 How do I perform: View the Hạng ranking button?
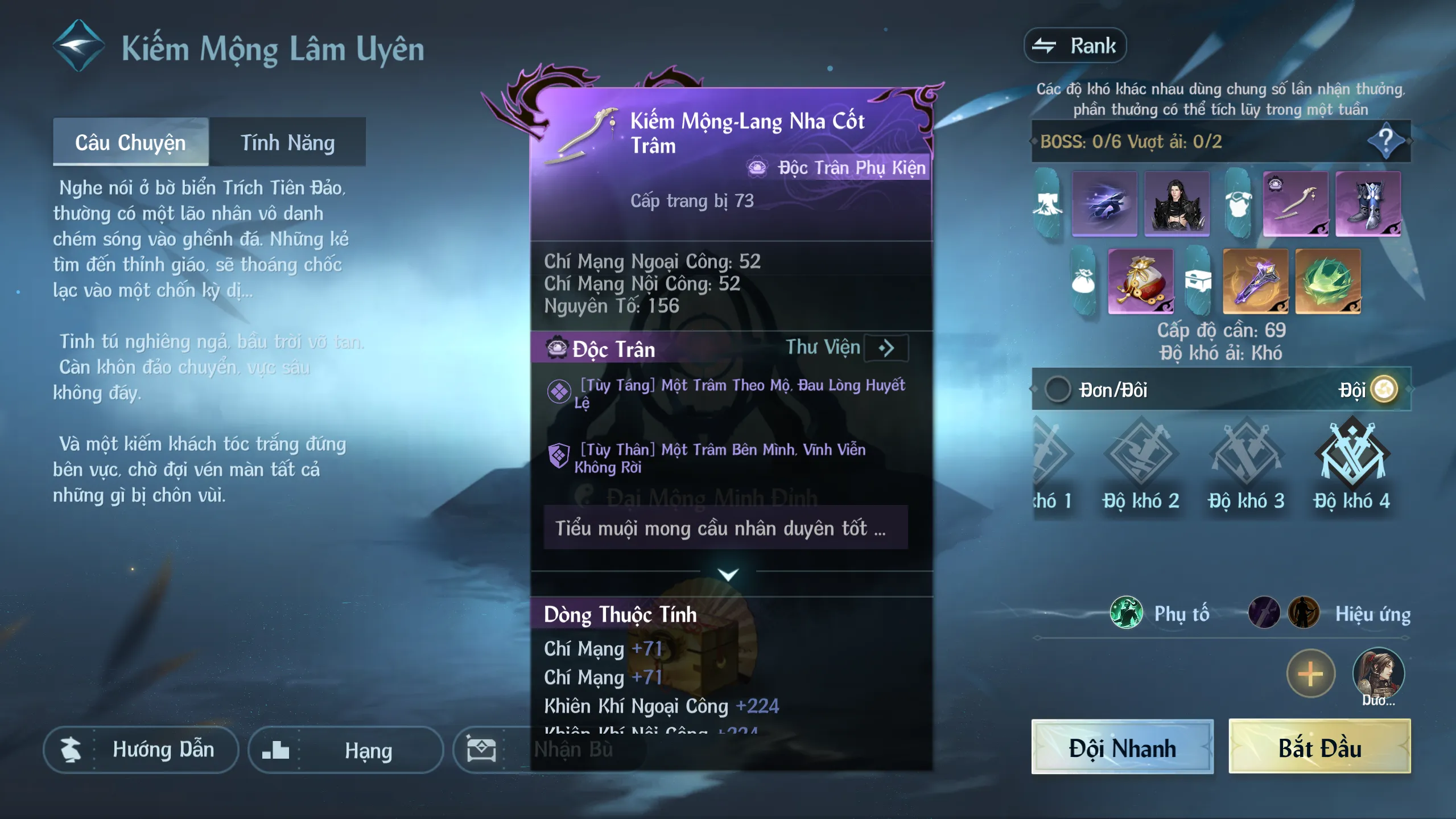pos(345,750)
